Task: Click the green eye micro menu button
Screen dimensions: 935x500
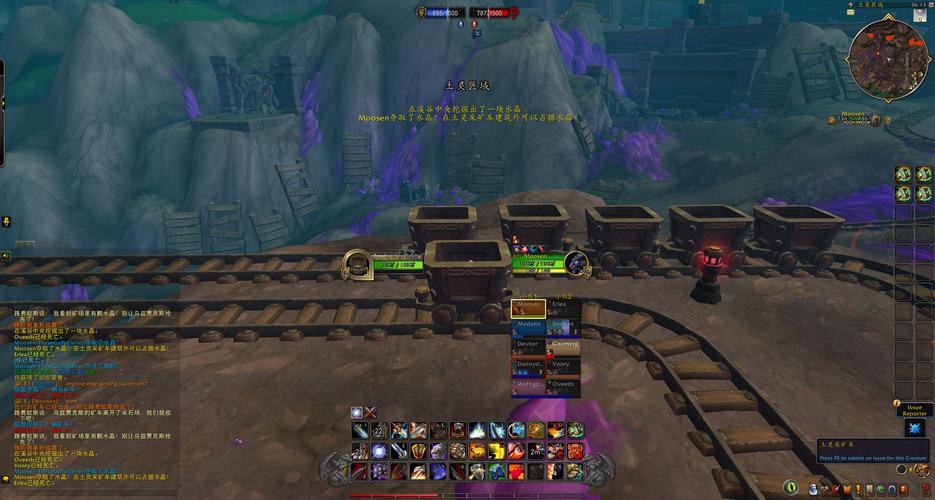Action: (x=791, y=488)
